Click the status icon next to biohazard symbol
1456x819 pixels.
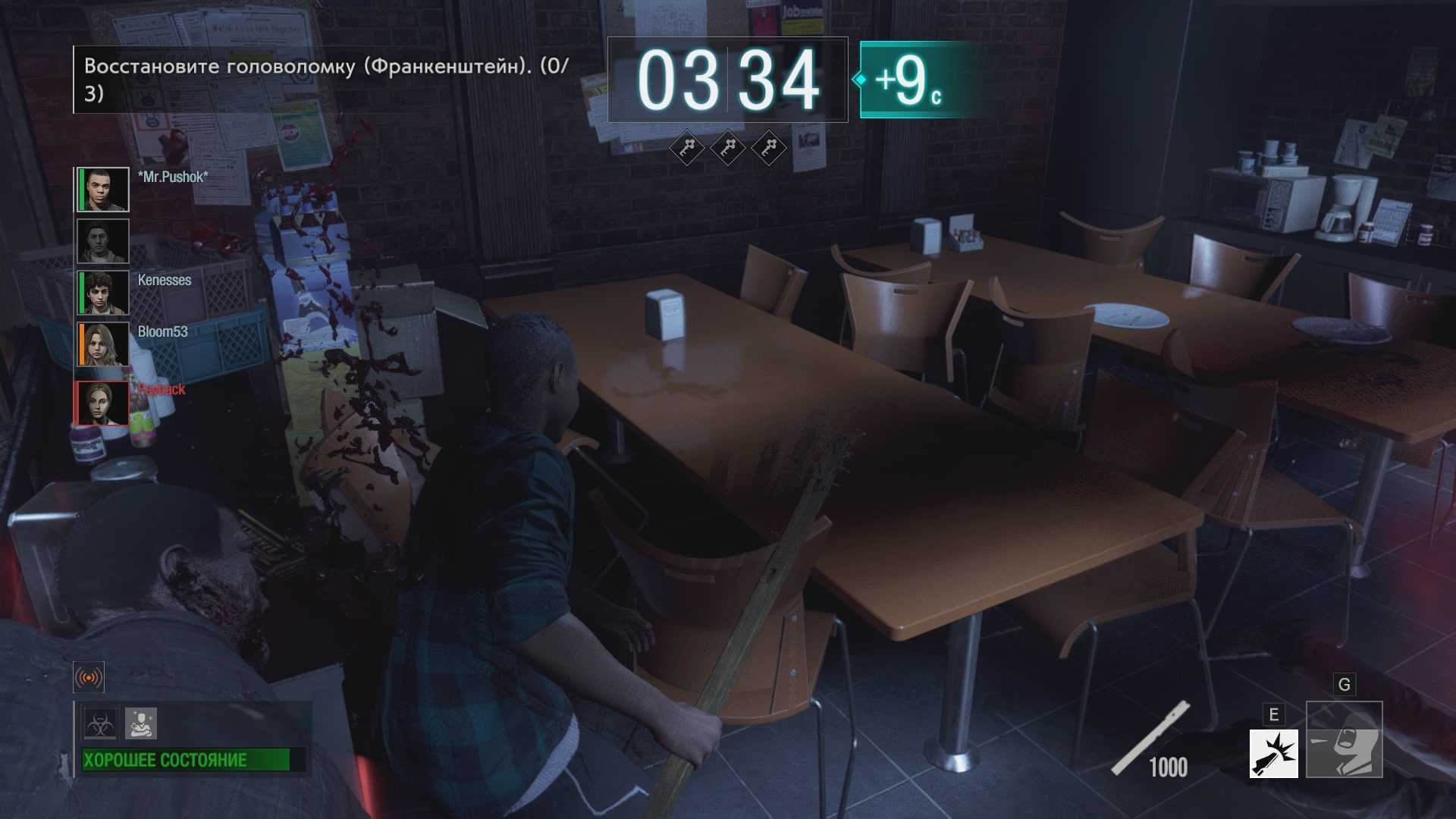pyautogui.click(x=141, y=724)
